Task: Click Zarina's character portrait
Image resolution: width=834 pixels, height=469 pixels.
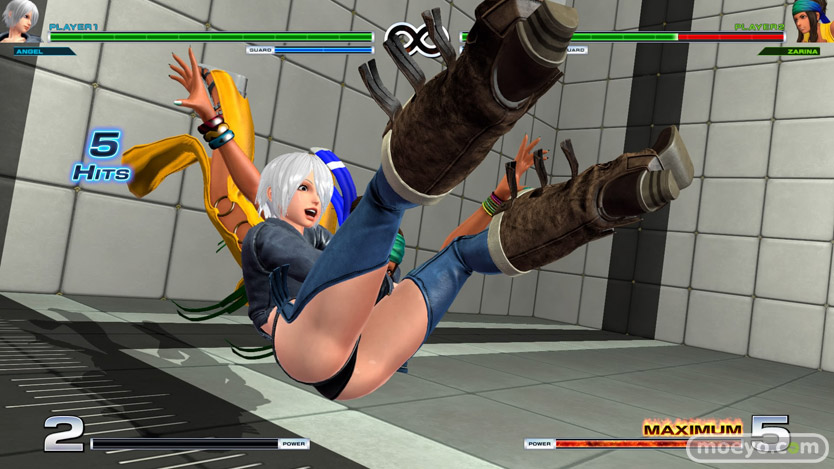Action: tap(811, 20)
